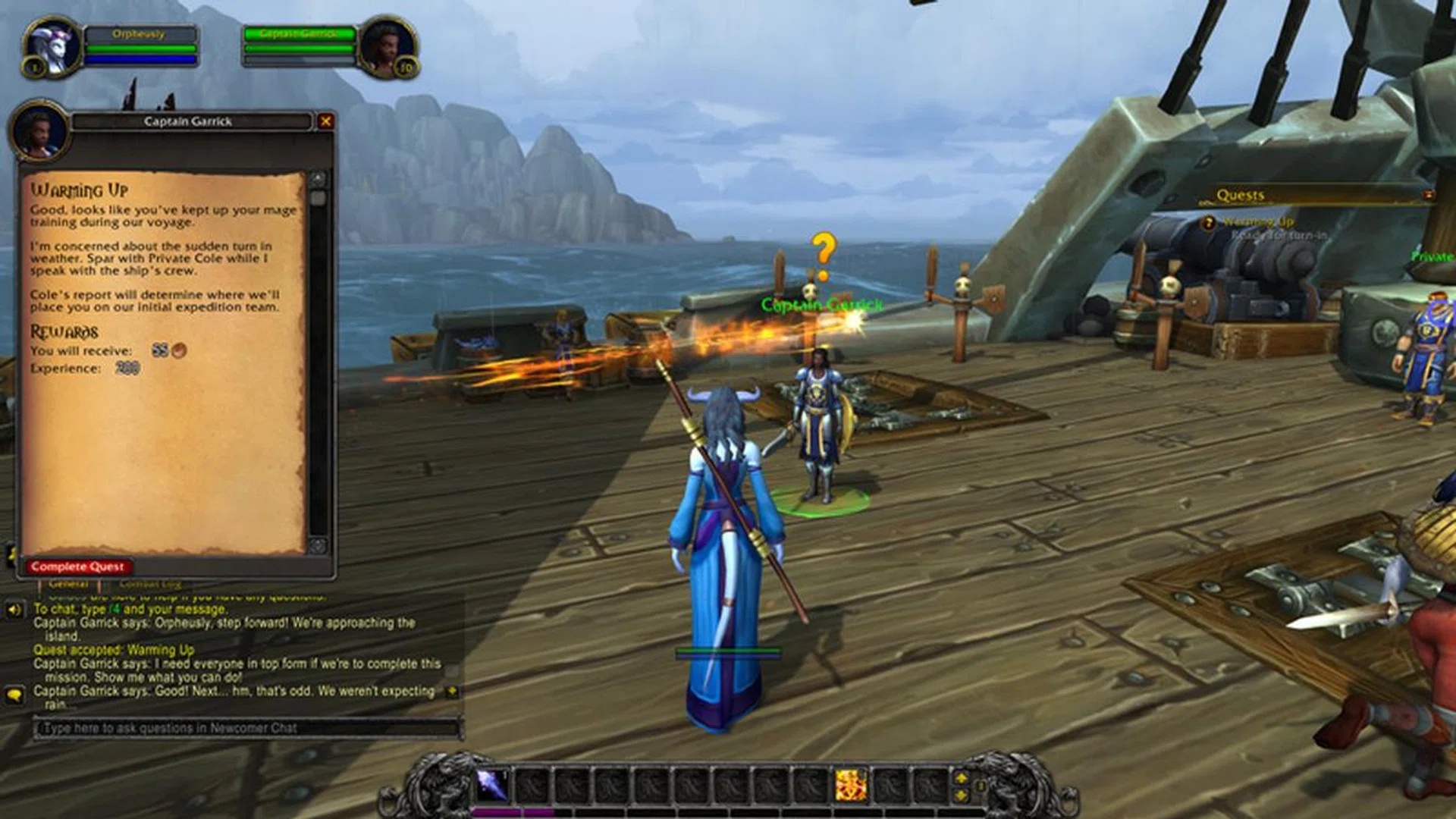Cast the fire spell from the action bar
The image size is (1456, 819).
851,785
